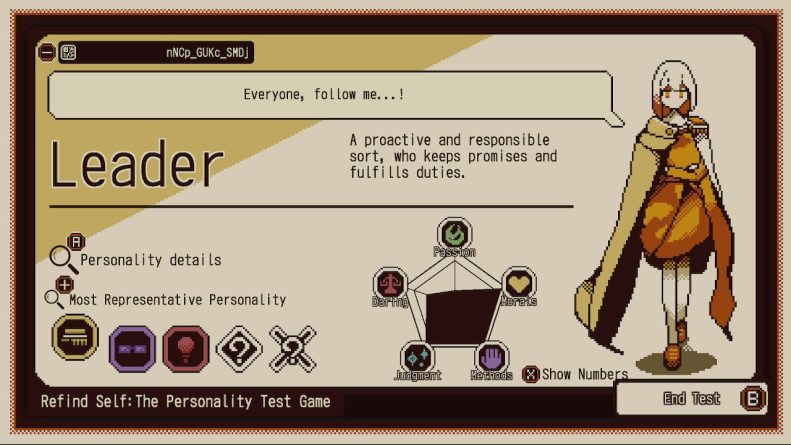Select the question mark diamond badge
The image size is (791, 445).
[239, 348]
